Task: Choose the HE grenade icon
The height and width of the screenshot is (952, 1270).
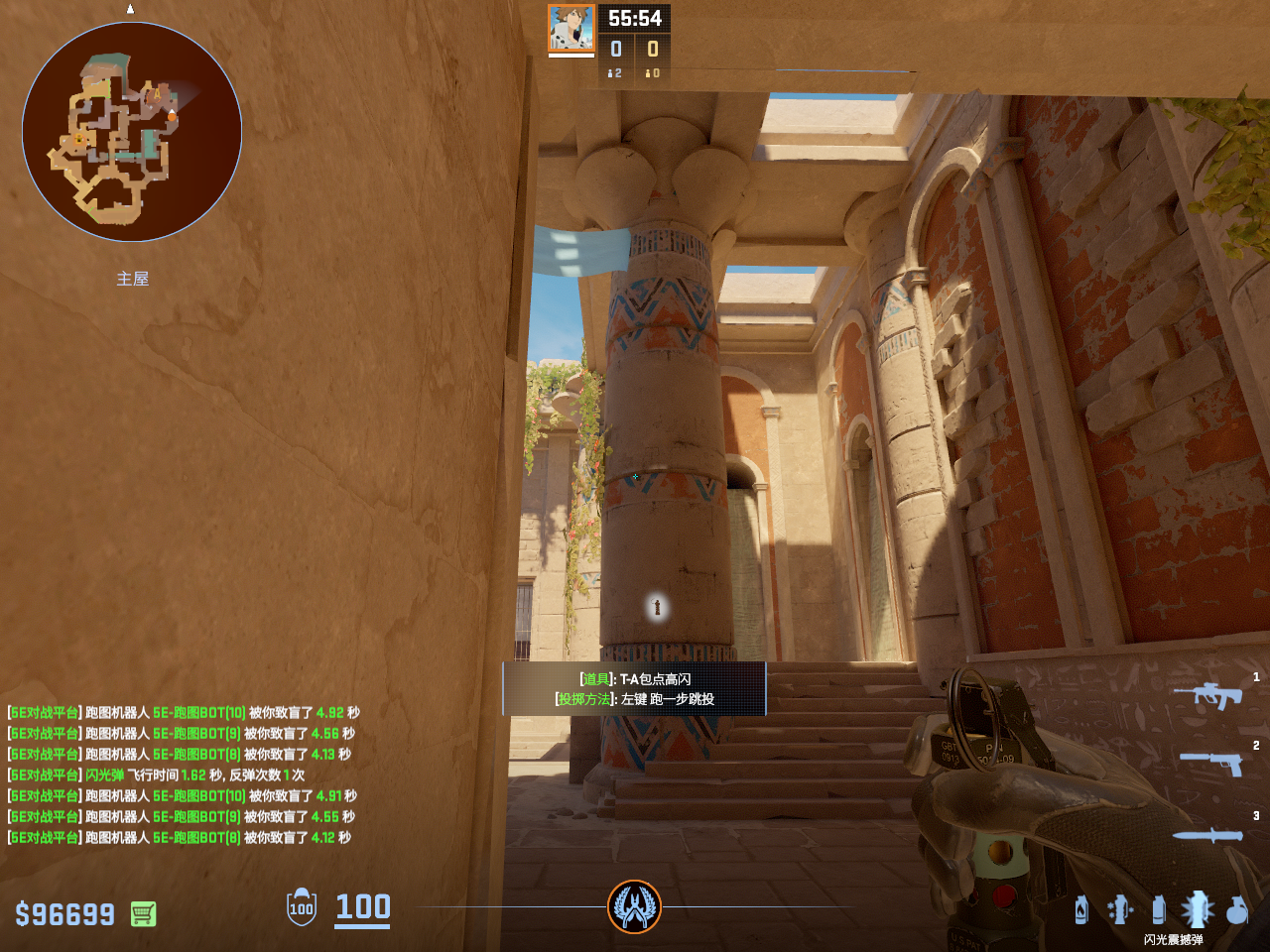Action: tap(1236, 909)
